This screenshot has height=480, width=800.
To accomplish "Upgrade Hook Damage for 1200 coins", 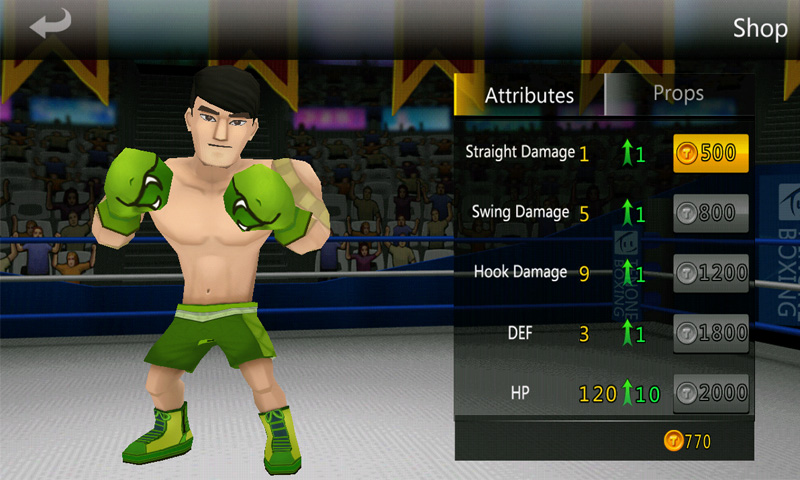I will tap(710, 273).
